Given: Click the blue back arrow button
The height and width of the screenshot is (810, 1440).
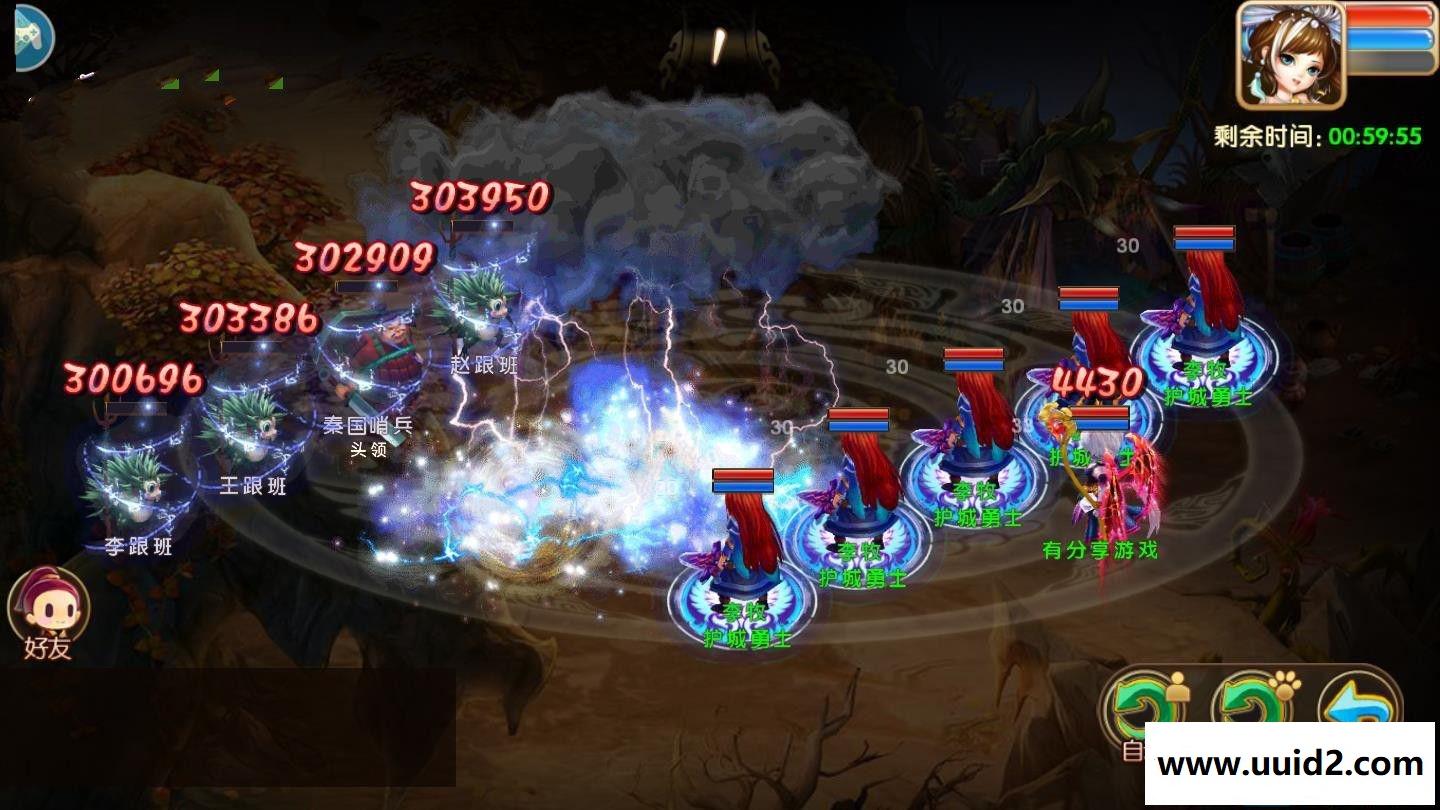Looking at the screenshot, I should (1358, 704).
